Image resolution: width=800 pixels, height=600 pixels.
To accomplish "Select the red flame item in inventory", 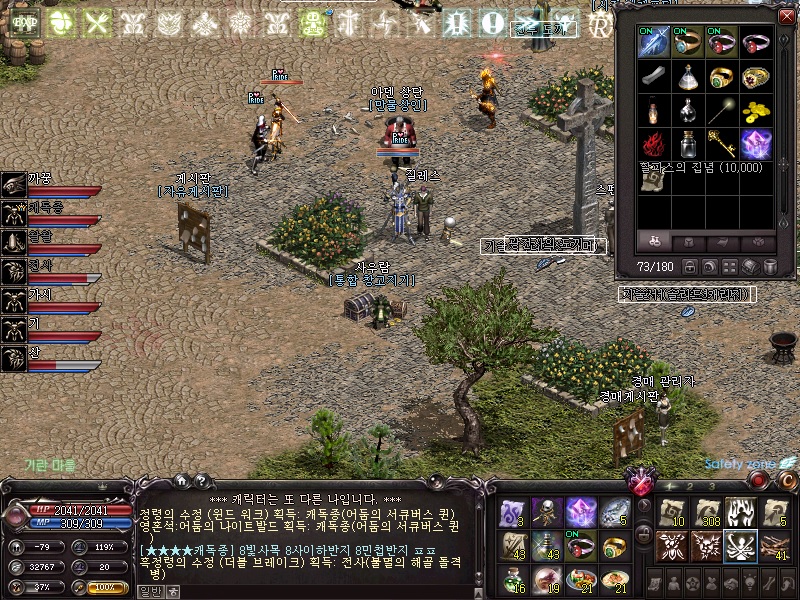I will [x=654, y=143].
